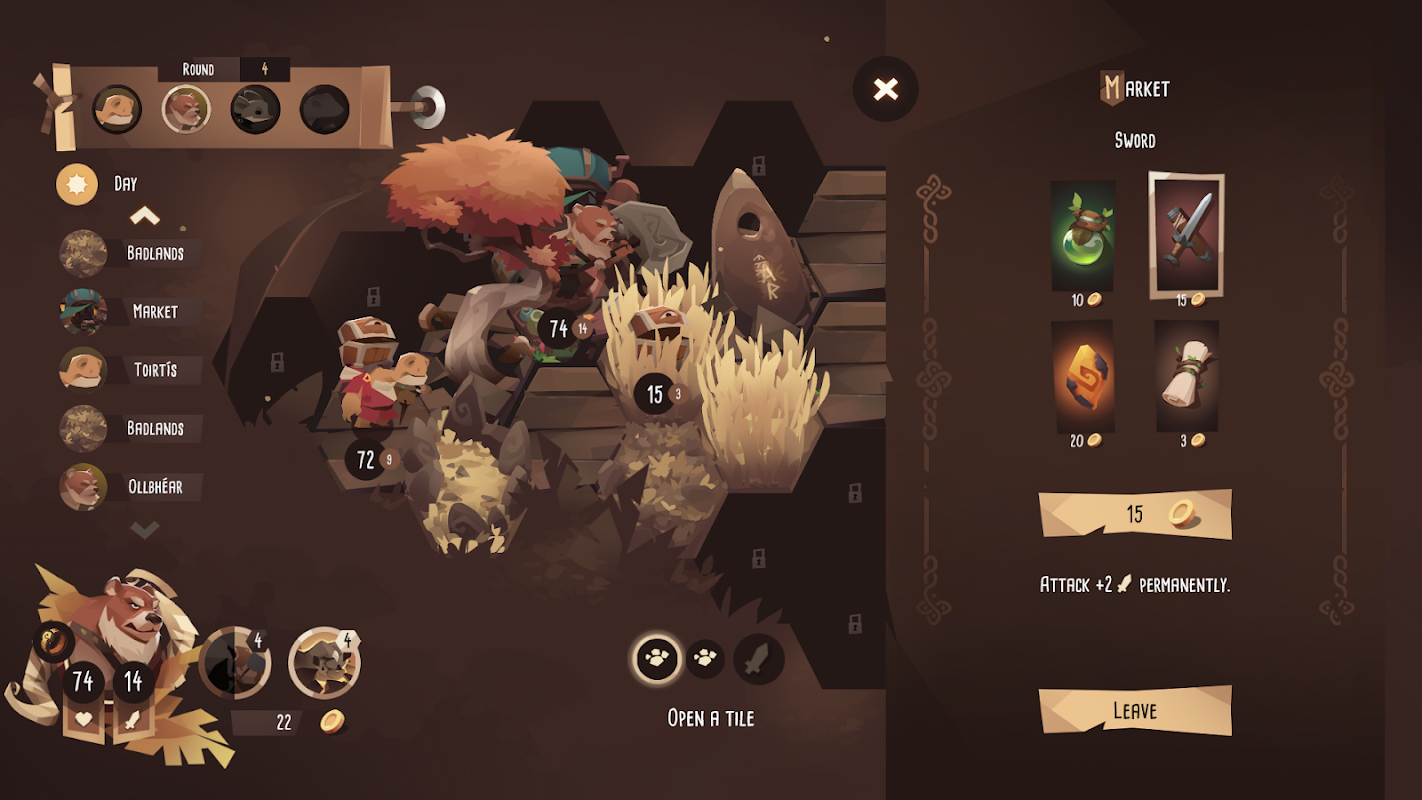Image resolution: width=1422 pixels, height=800 pixels.
Task: Pick the rolled scroll market item
Action: 1186,376
